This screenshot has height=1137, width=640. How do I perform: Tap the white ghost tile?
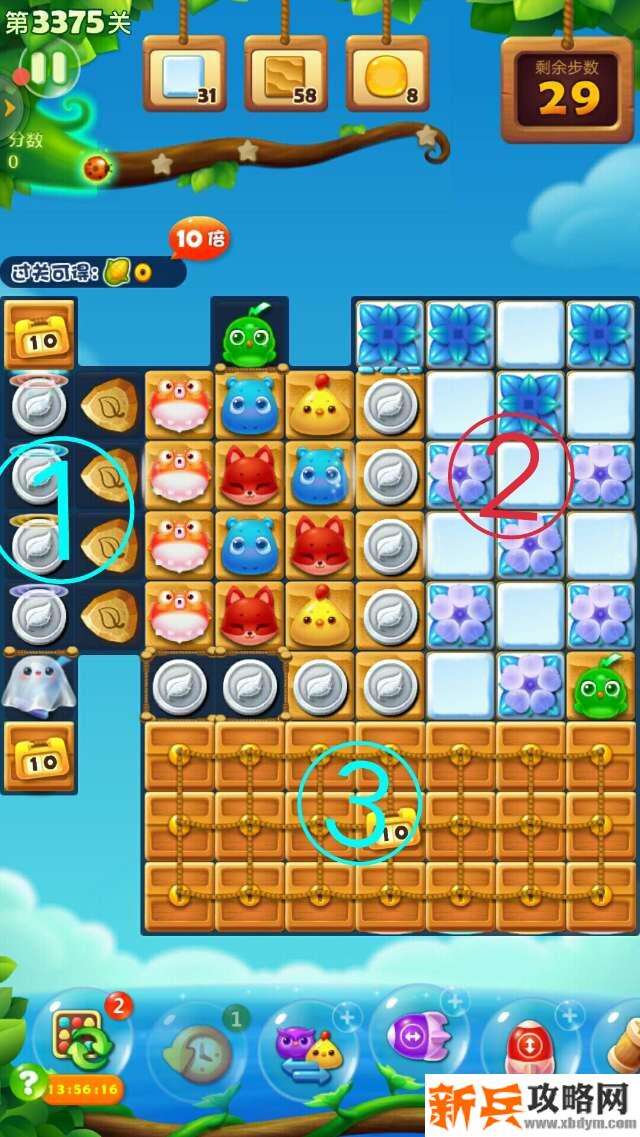coord(37,685)
